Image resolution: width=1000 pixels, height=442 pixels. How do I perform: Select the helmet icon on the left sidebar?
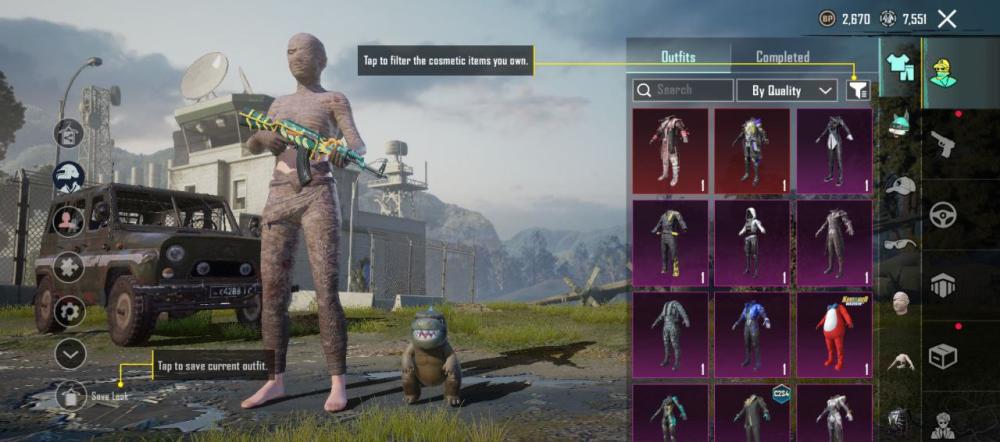coord(69,176)
